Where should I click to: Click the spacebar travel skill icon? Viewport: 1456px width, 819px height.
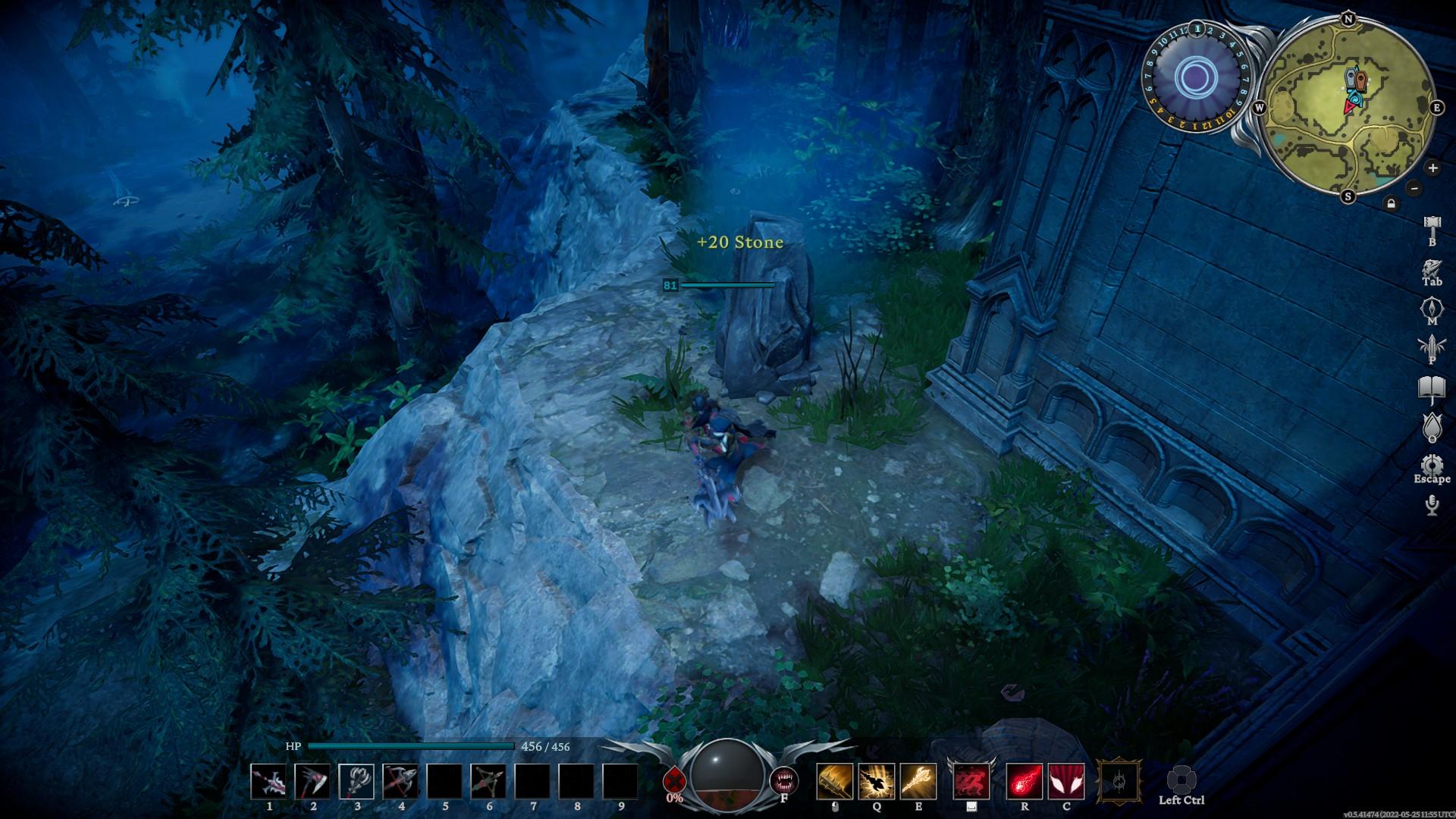[971, 781]
